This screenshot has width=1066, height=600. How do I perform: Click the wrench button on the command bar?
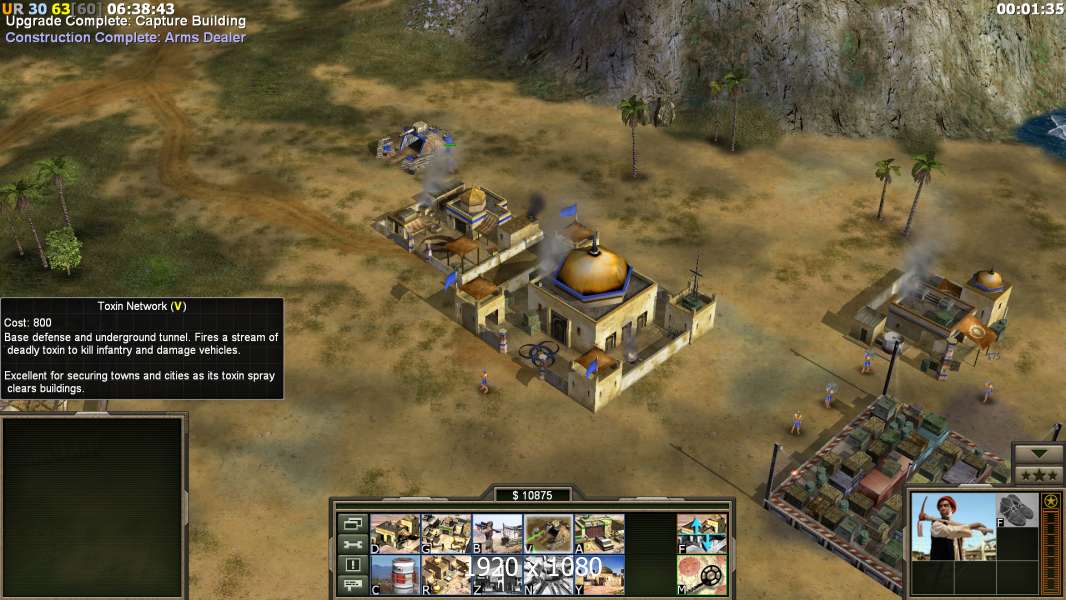[x=351, y=544]
